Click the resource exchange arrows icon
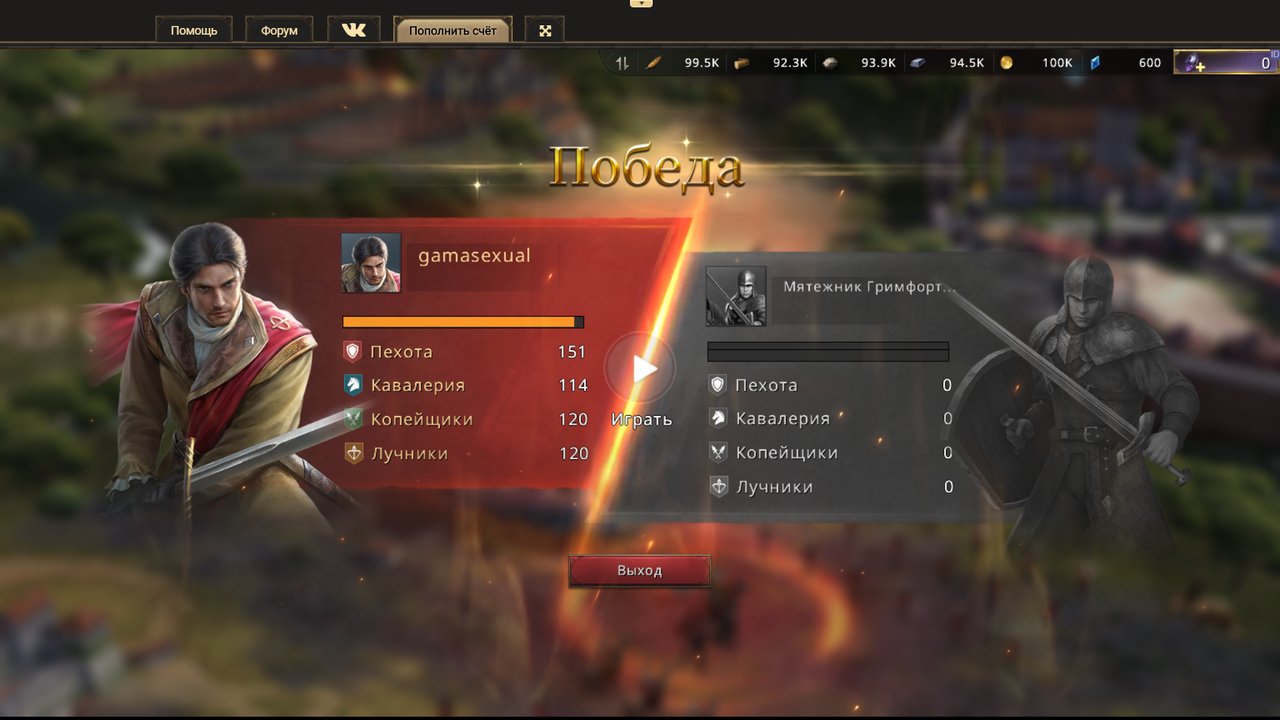 [x=622, y=63]
